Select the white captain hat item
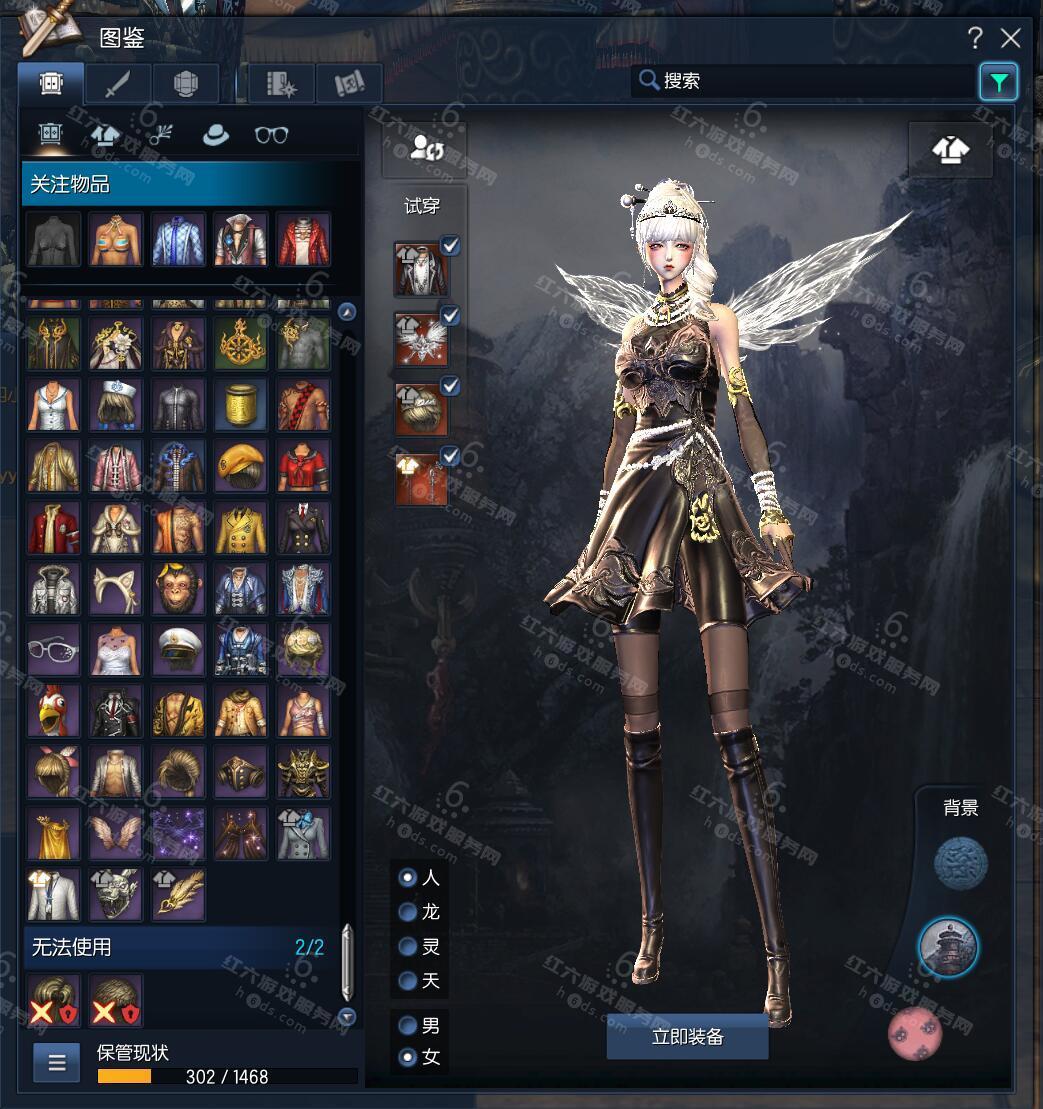The width and height of the screenshot is (1043, 1109). 179,649
